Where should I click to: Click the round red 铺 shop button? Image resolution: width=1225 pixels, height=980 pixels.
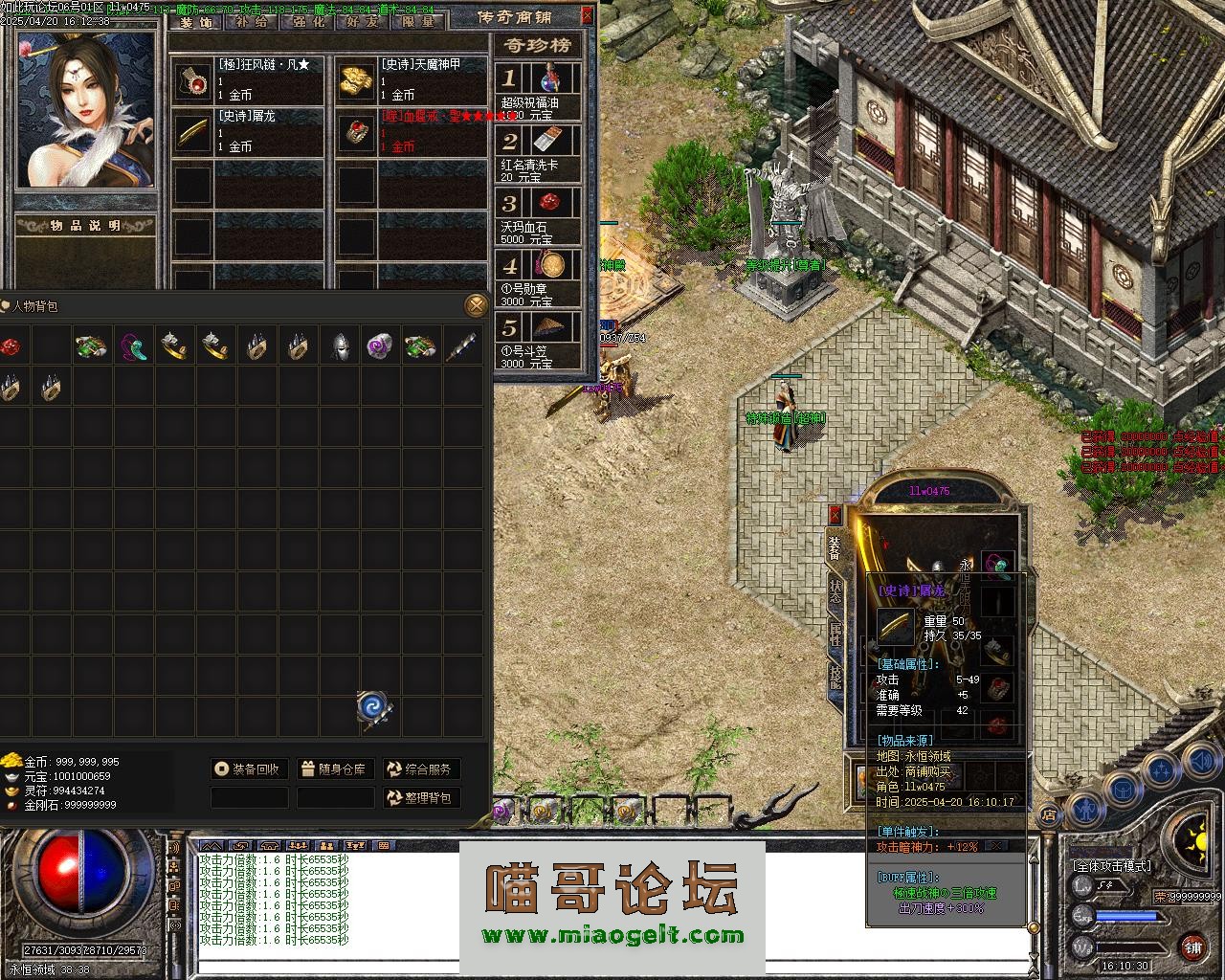click(1192, 947)
